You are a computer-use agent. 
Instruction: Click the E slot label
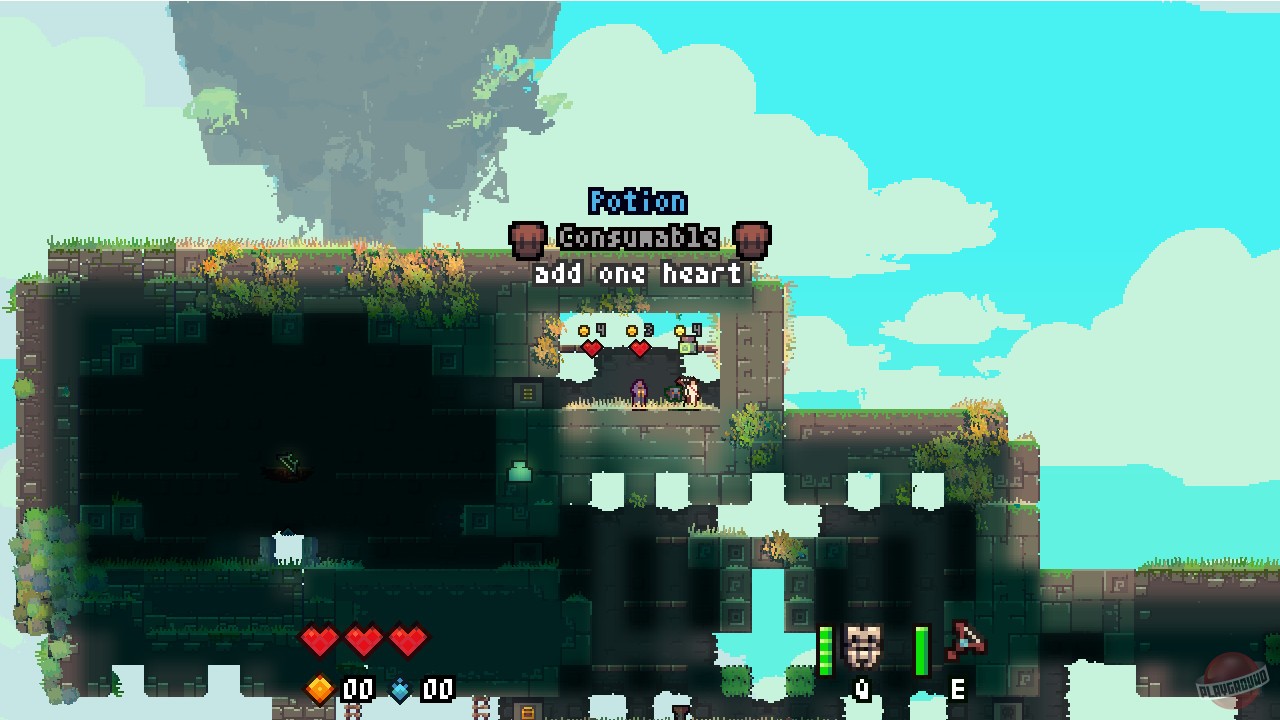(956, 688)
